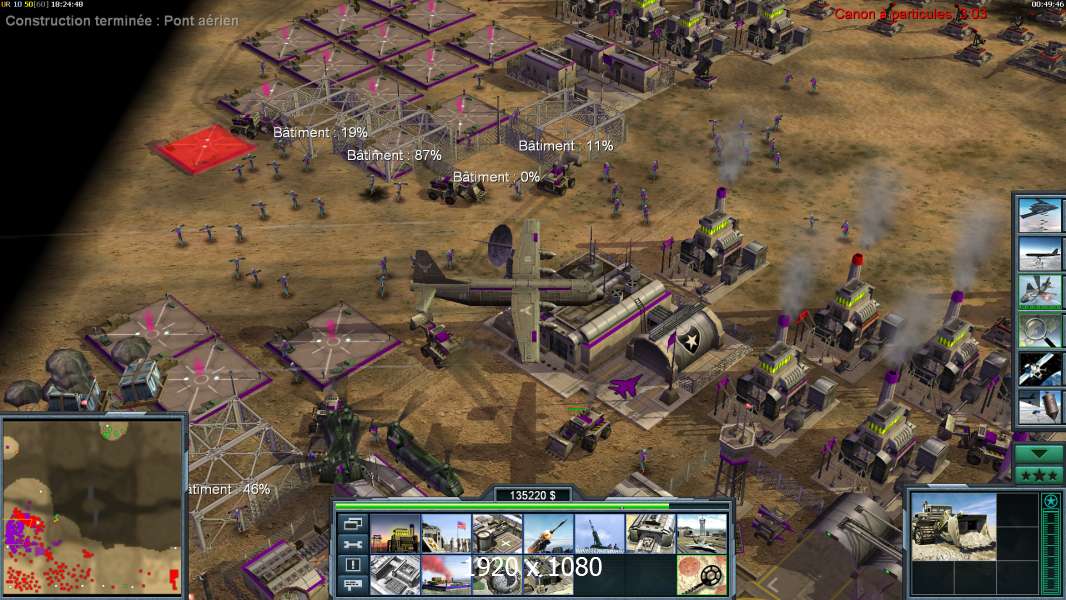Image resolution: width=1066 pixels, height=600 pixels.
Task: Open the three-star General's promotions button
Action: pyautogui.click(x=1039, y=475)
